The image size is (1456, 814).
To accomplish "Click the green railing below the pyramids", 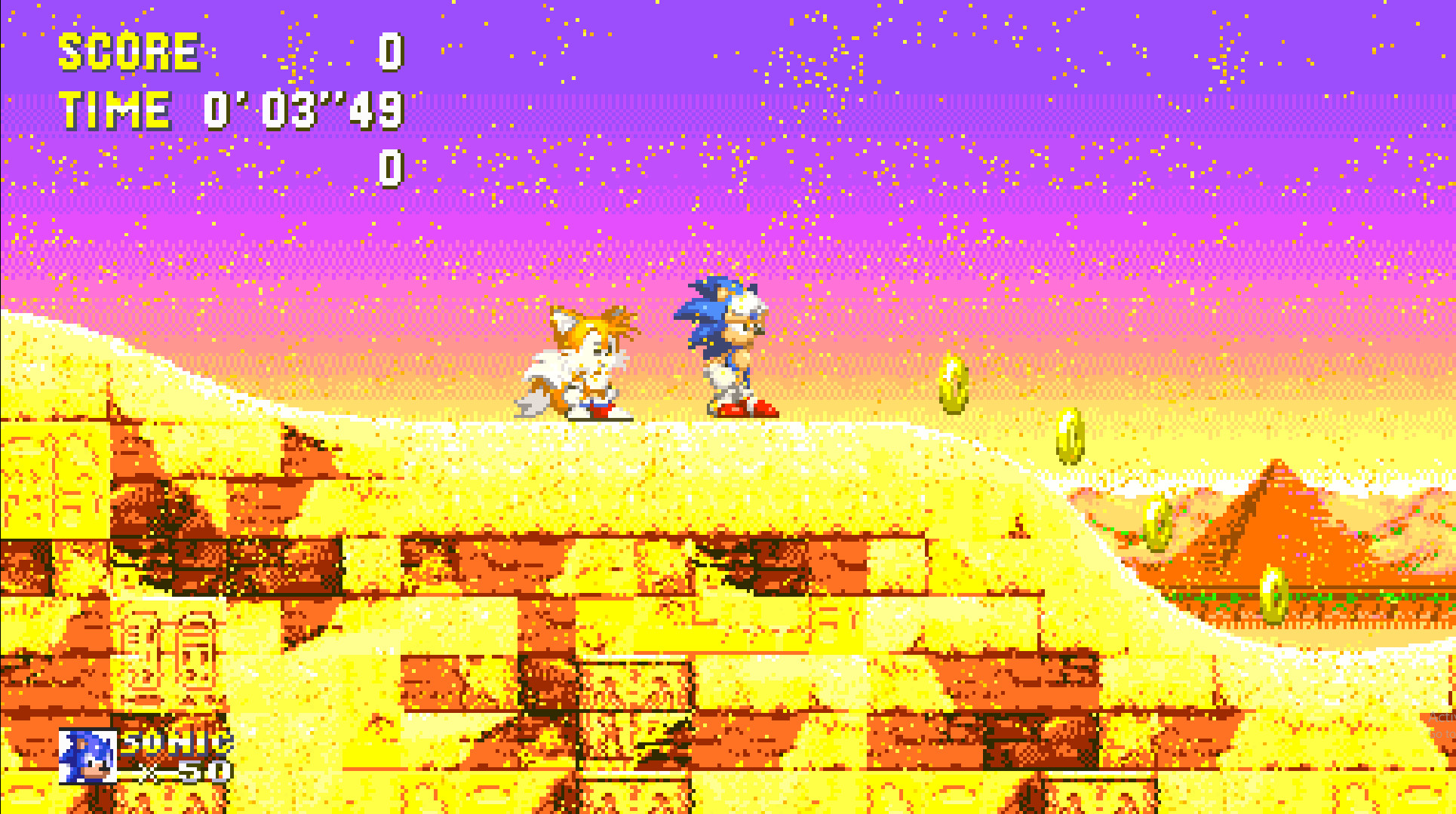I will pyautogui.click(x=1358, y=596).
